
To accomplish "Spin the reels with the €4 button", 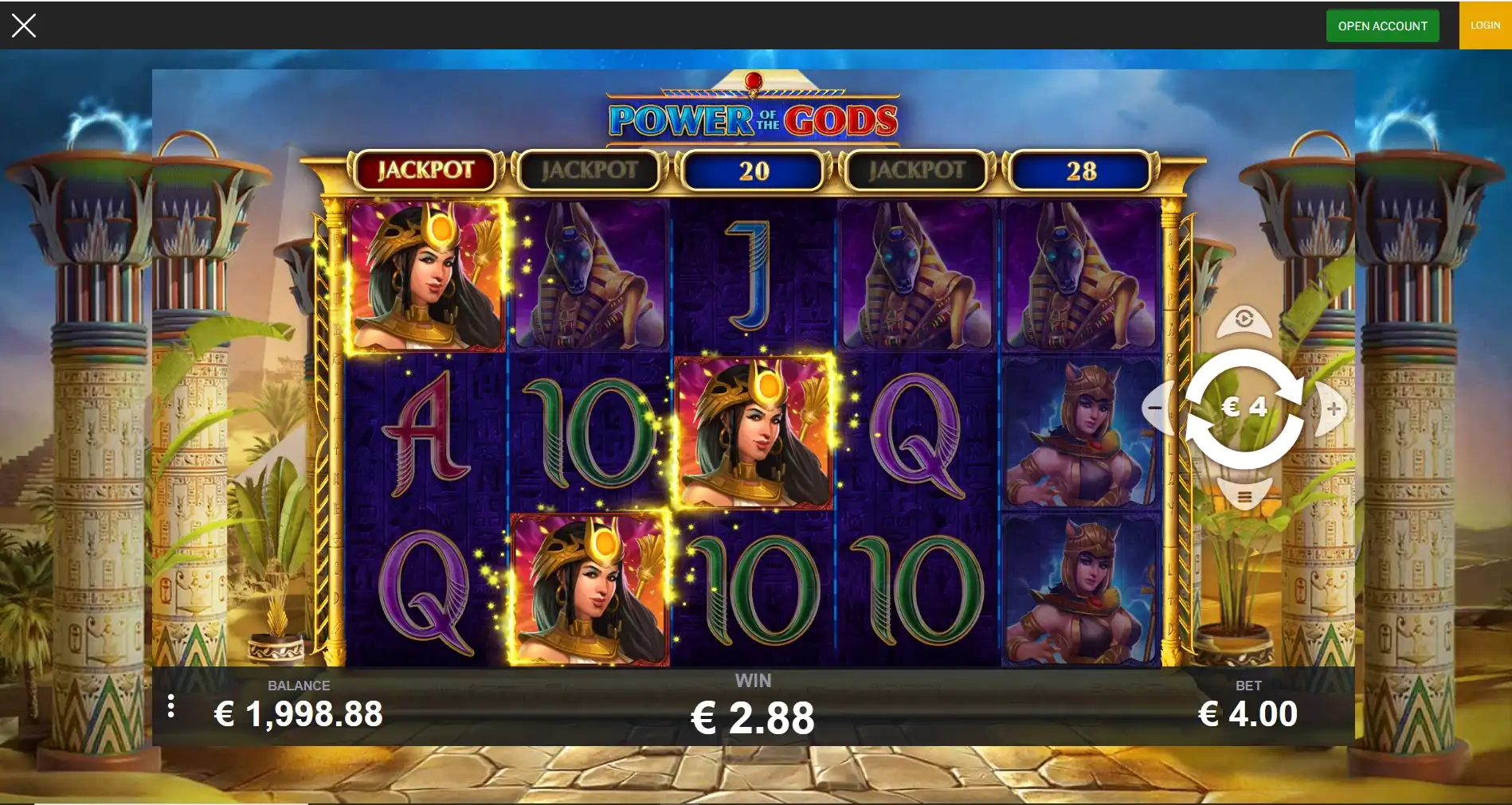I will [1244, 408].
